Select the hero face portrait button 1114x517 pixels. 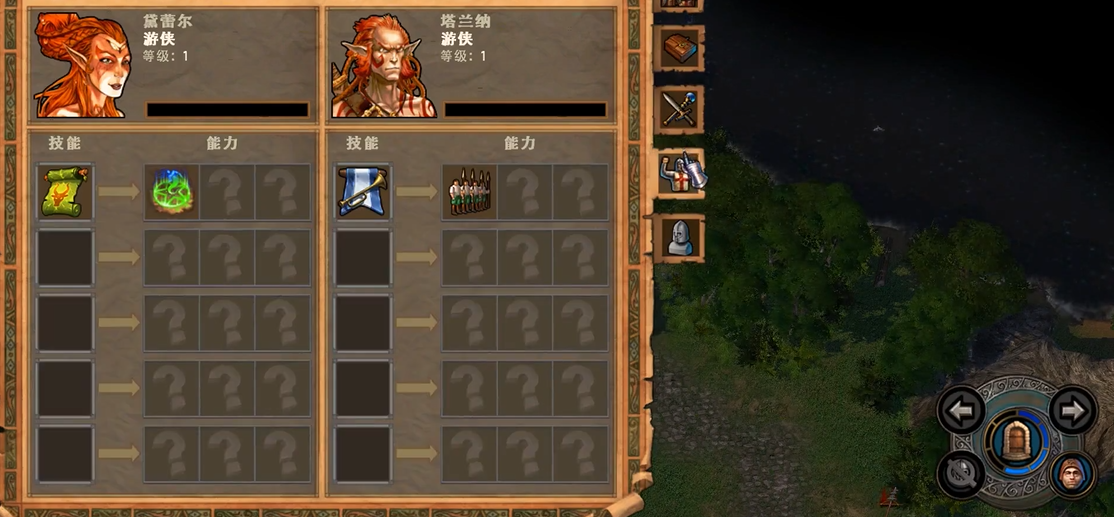tap(1073, 472)
